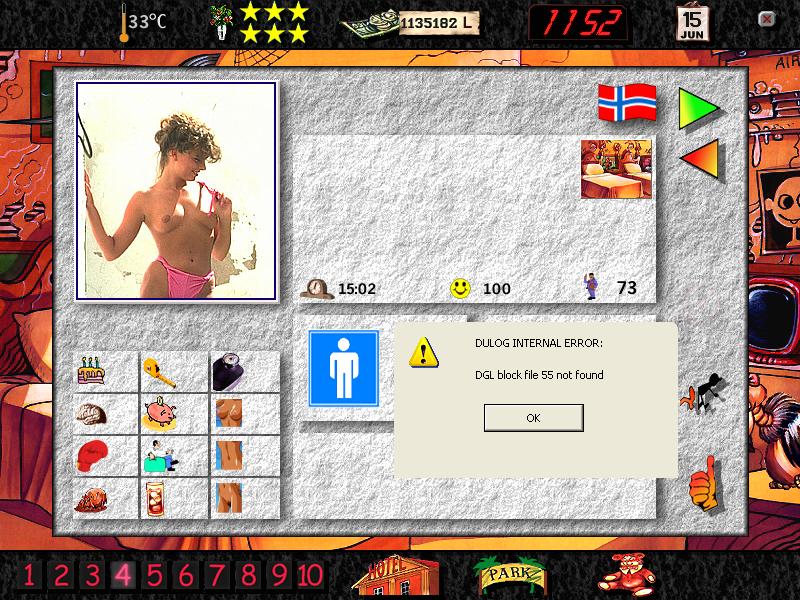
Task: Go to next guest with green arrow
Action: [698, 107]
